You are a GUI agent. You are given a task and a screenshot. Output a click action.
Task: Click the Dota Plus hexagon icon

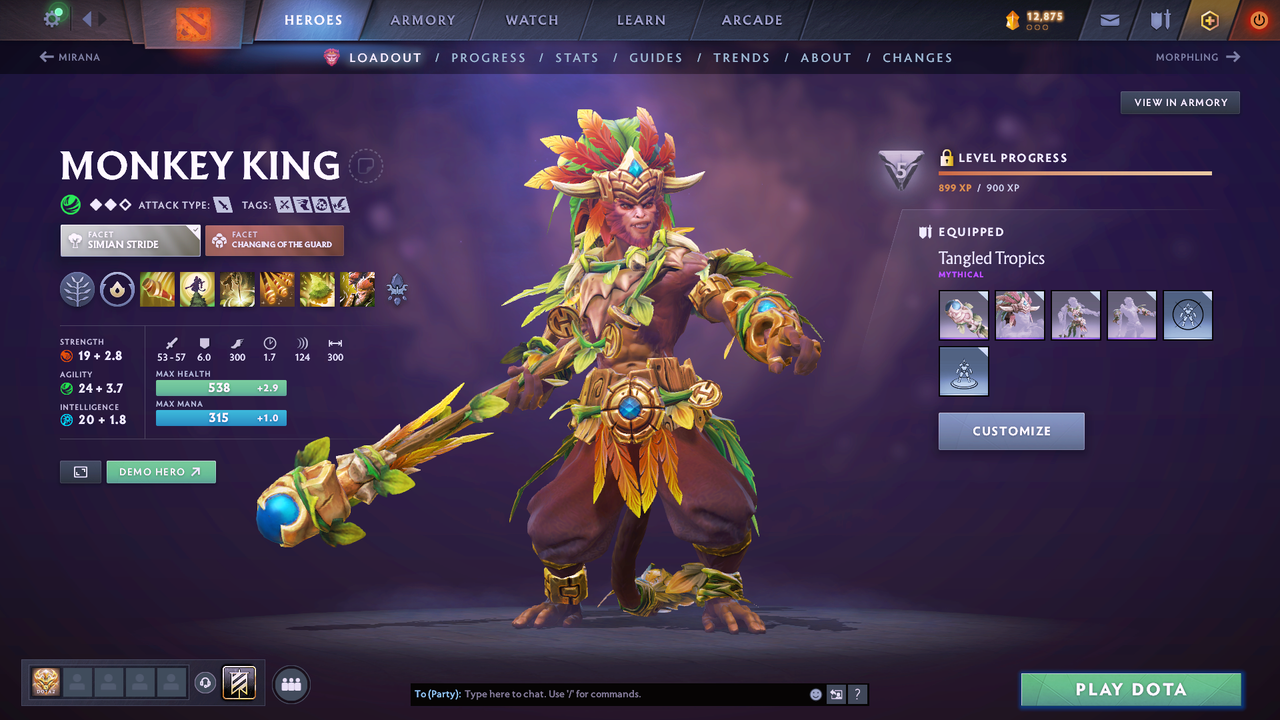pos(1209,19)
